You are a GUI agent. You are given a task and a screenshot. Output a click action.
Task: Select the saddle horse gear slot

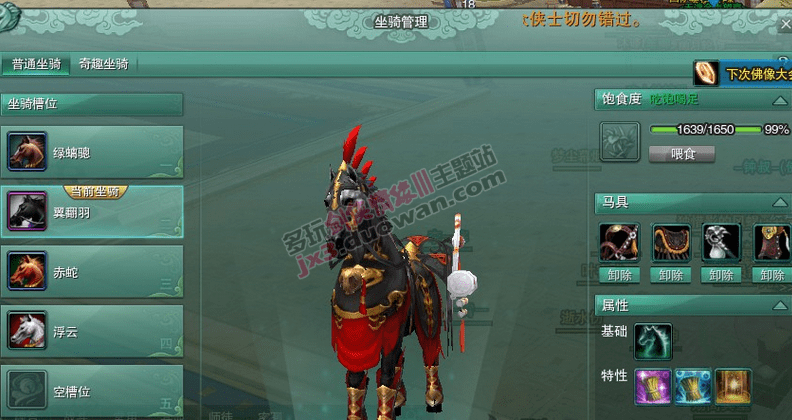tap(671, 243)
